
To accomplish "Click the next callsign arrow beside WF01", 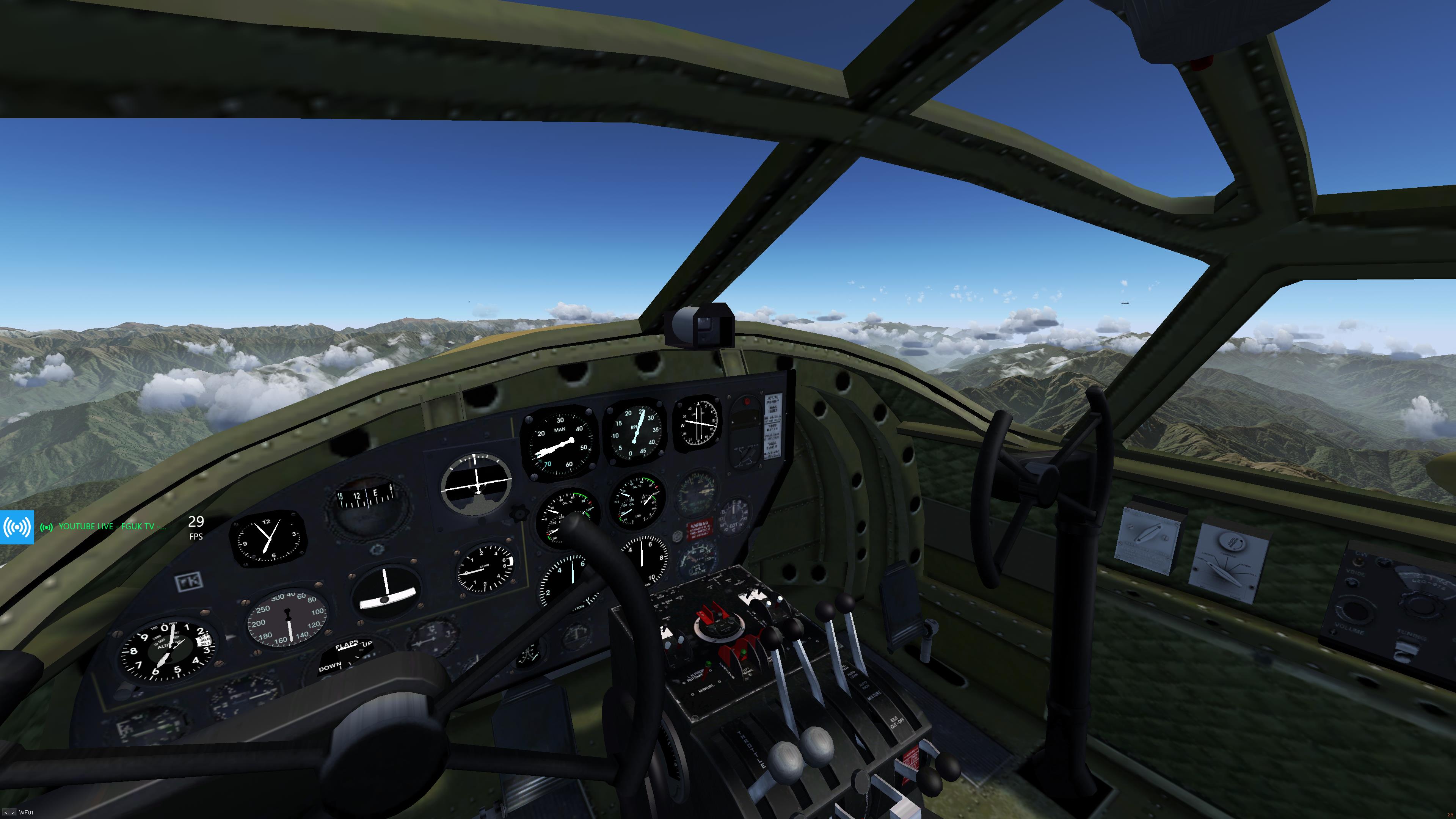I will pos(13,813).
